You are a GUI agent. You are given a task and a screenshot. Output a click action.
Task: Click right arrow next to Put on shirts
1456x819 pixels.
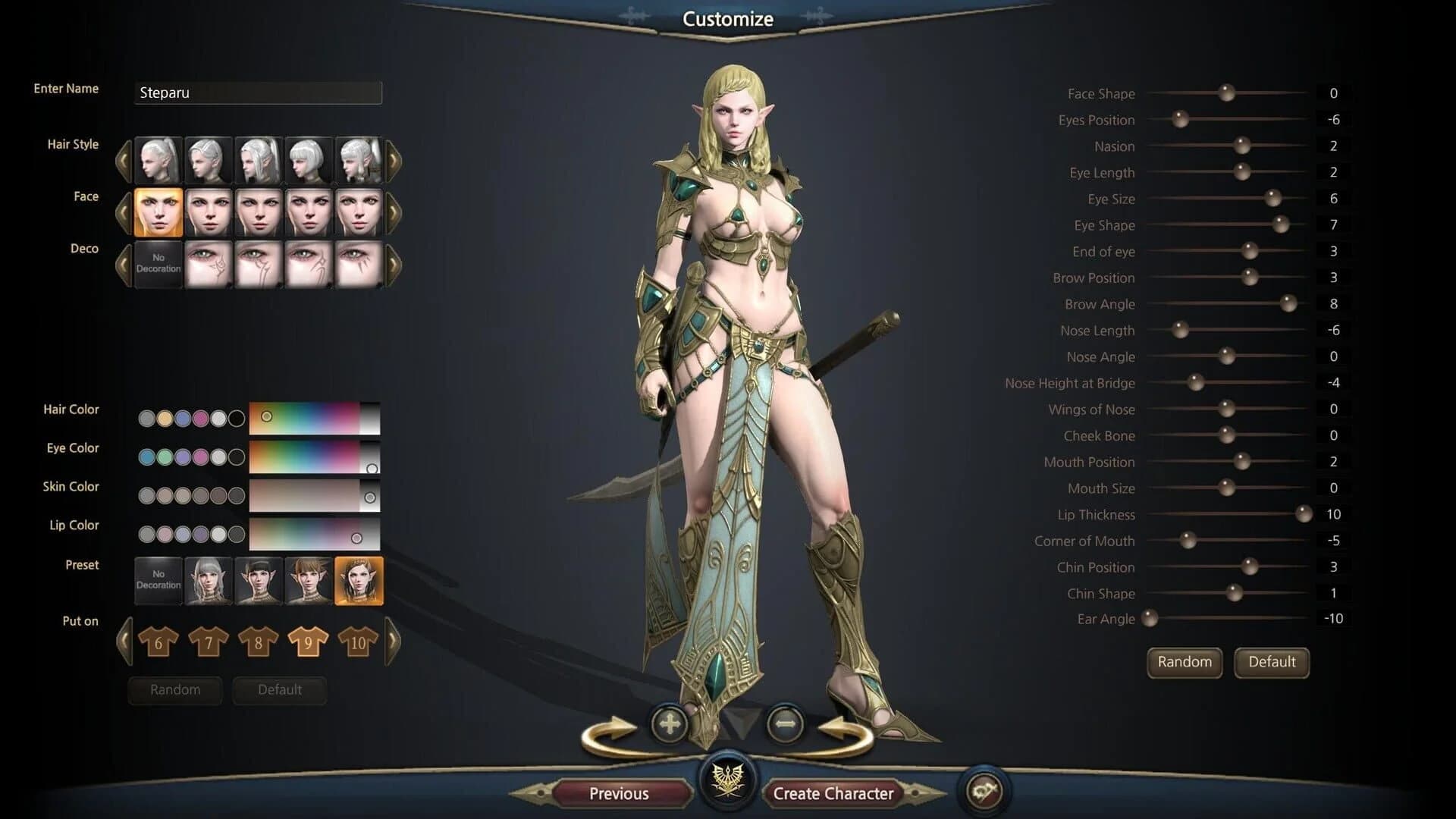click(x=391, y=641)
